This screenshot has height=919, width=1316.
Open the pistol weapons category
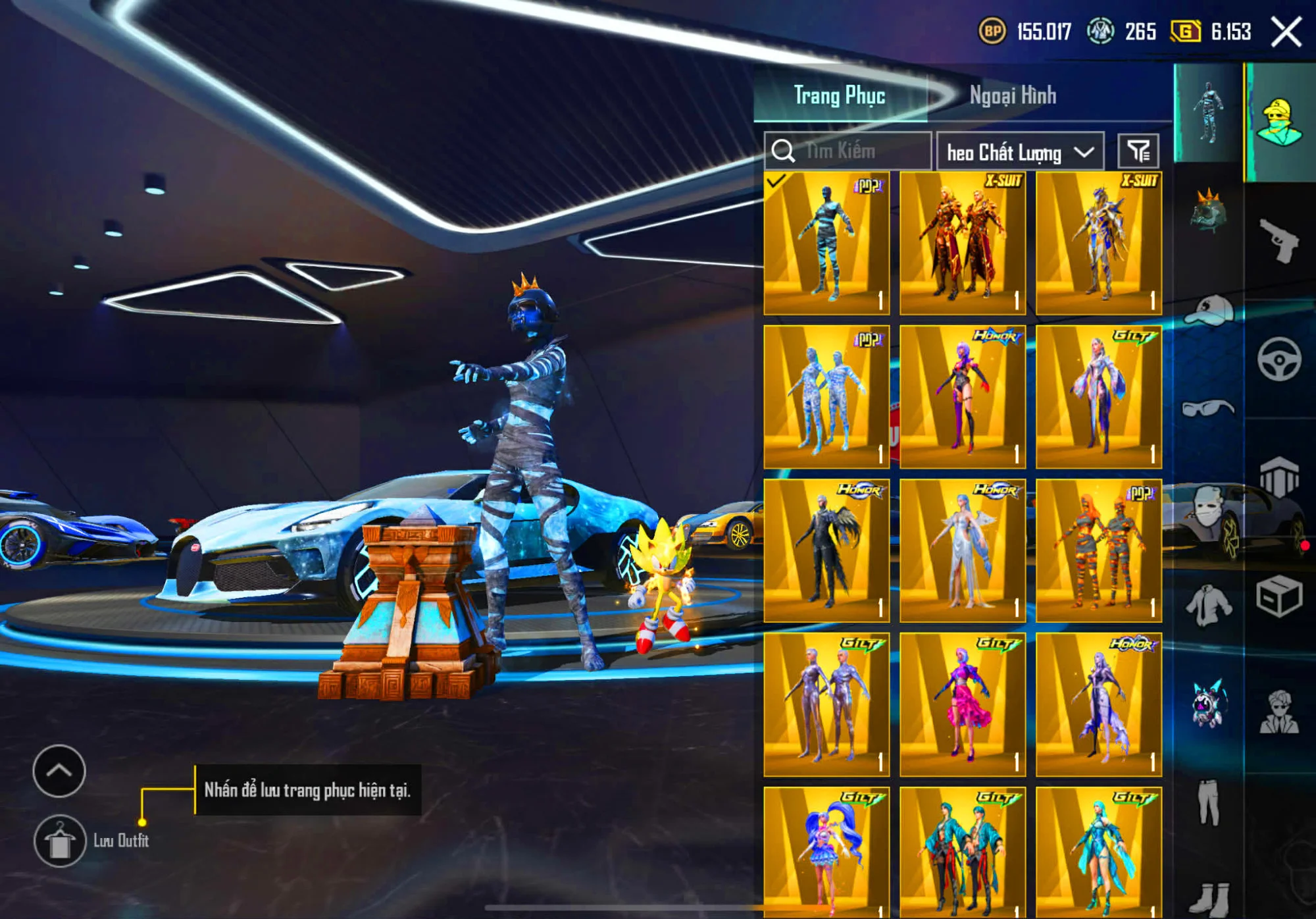[1278, 241]
